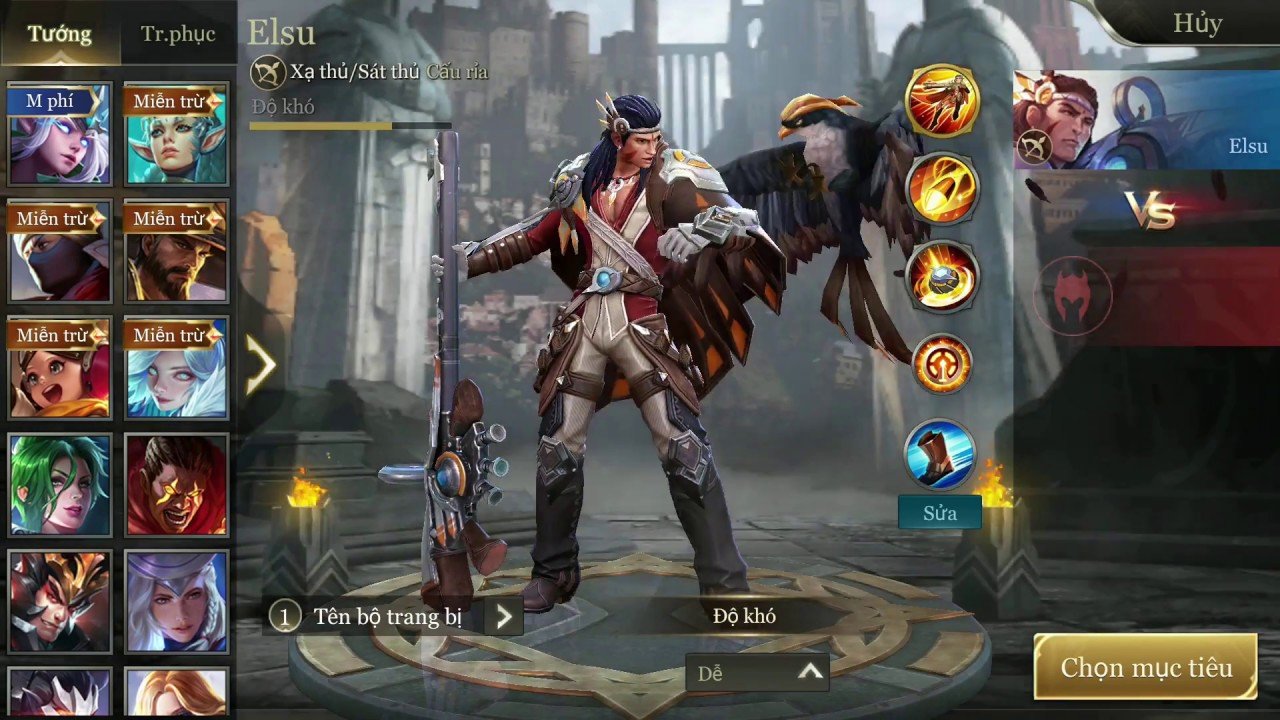Select the empty enemy opponent slot
Screen dimensions: 1280x720
[x=1072, y=295]
